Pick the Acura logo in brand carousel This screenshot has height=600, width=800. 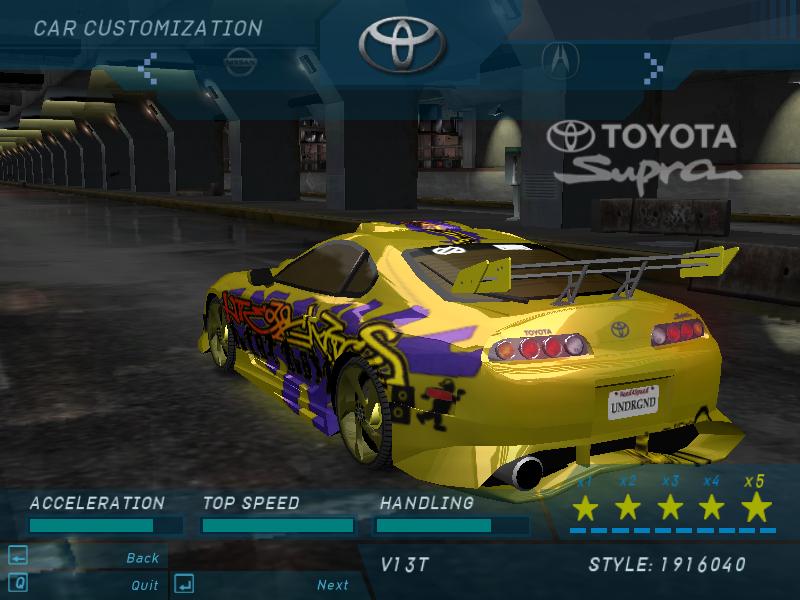(559, 60)
